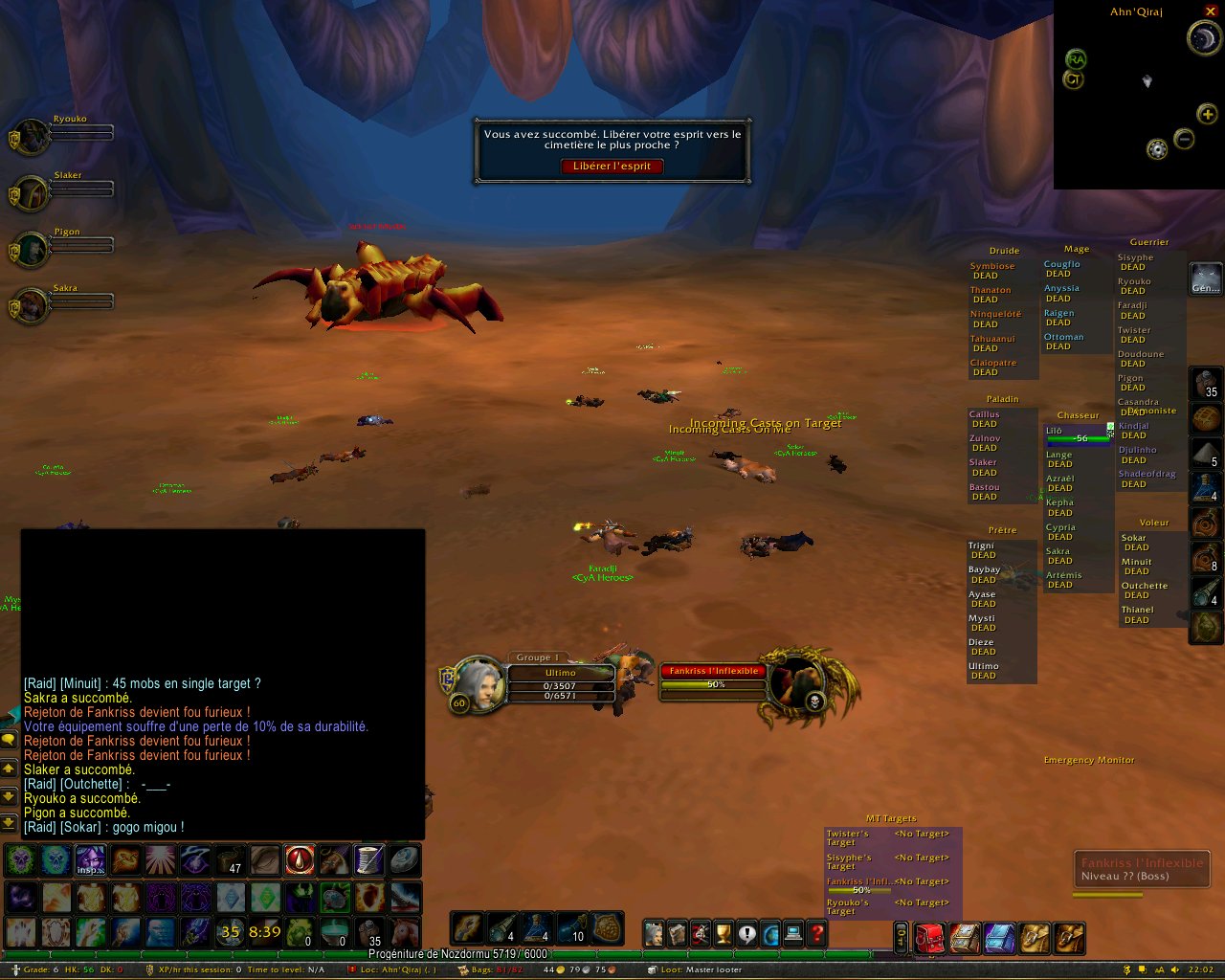Zoom in the minimap with plus button
Viewport: 1225px width, 980px height.
pyautogui.click(x=1207, y=115)
